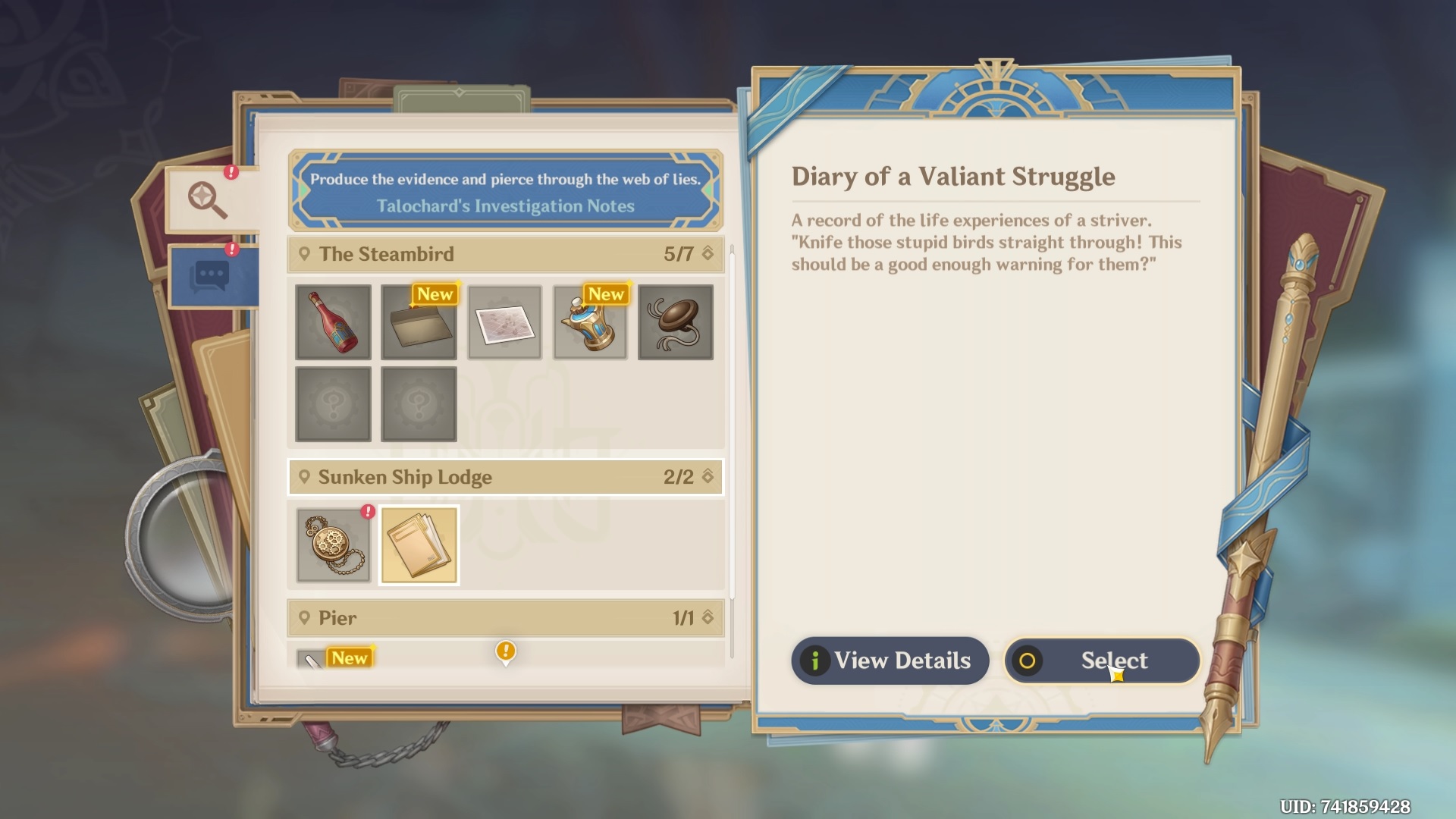
Task: Switch to the speech bubble testimony tab
Action: point(212,276)
